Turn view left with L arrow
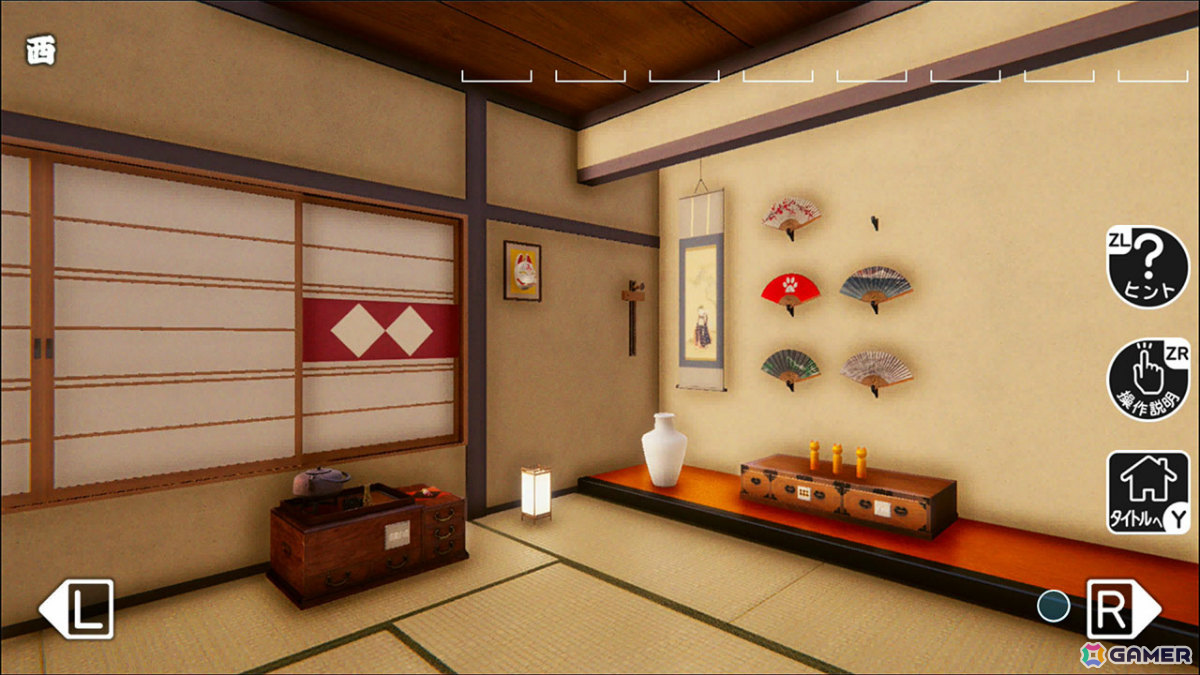Image resolution: width=1200 pixels, height=675 pixels. (77, 608)
